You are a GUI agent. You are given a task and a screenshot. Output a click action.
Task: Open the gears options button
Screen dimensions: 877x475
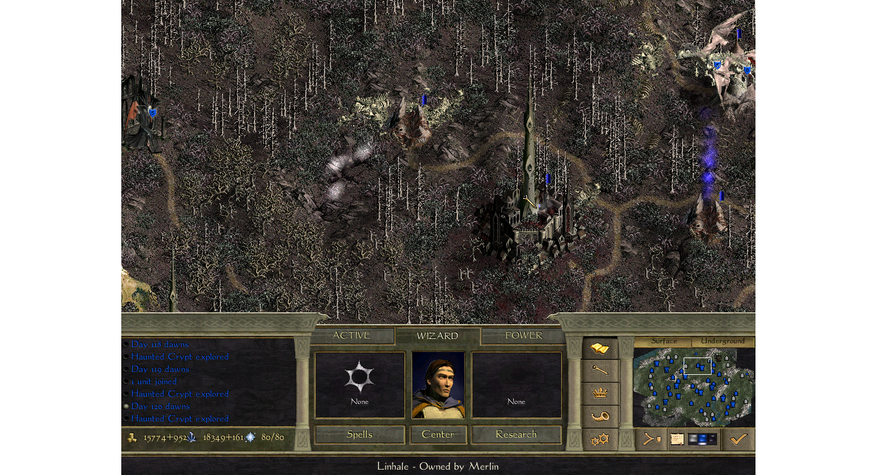coord(600,438)
